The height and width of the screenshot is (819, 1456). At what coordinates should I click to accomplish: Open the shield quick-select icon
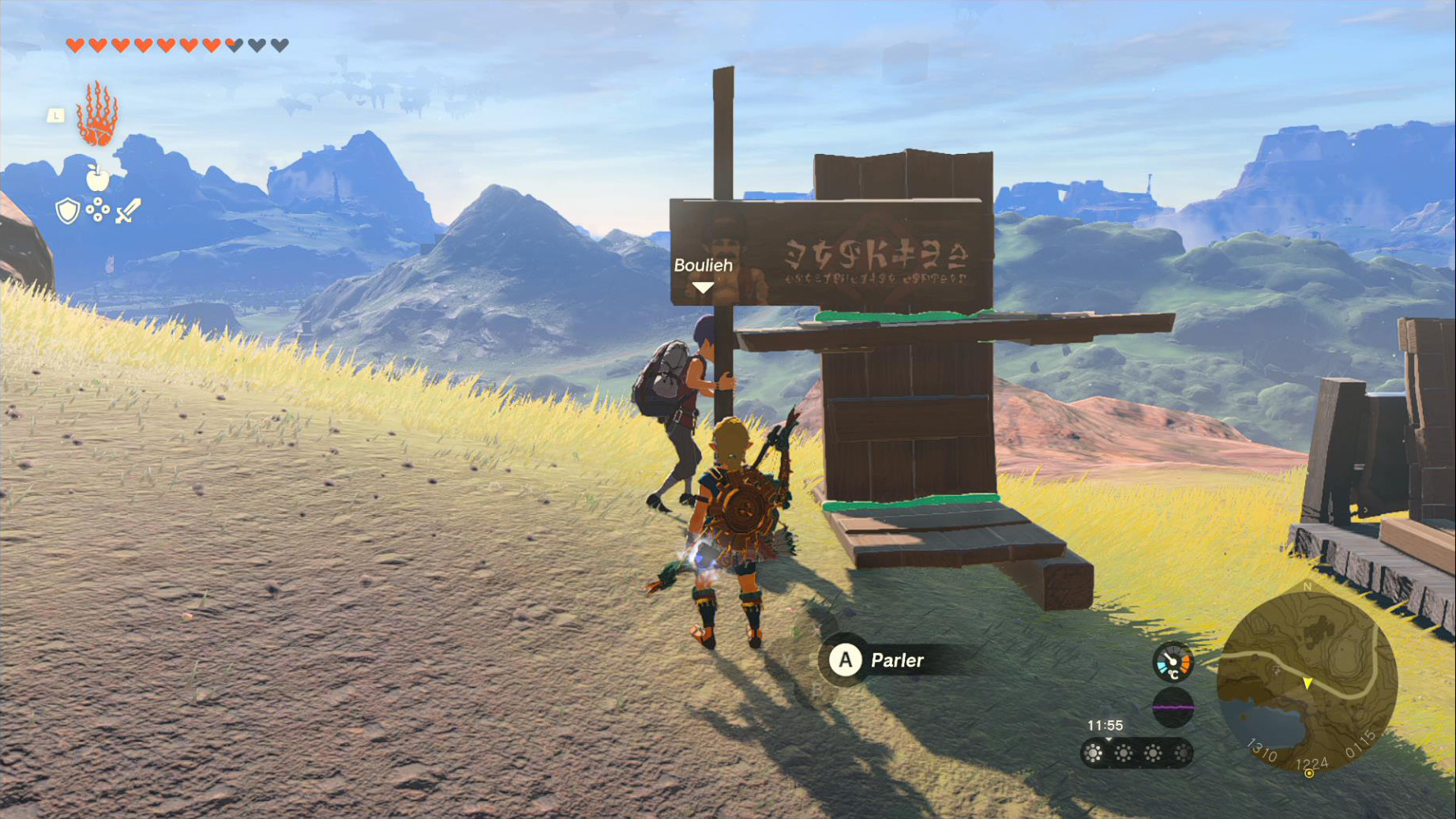(x=68, y=211)
